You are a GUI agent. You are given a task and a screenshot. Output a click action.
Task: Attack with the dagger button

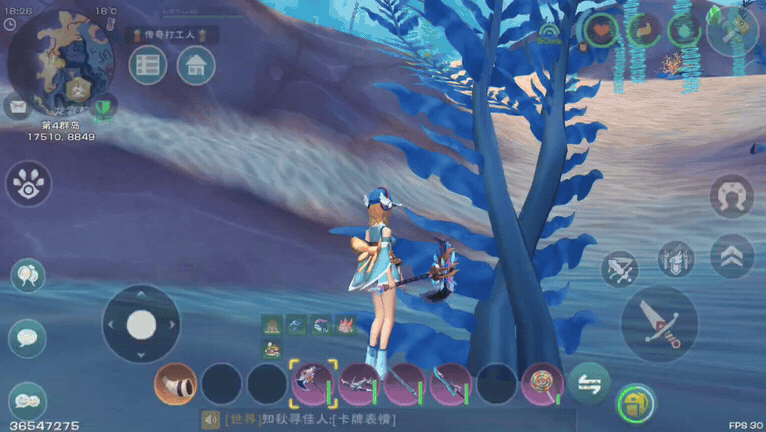click(659, 323)
